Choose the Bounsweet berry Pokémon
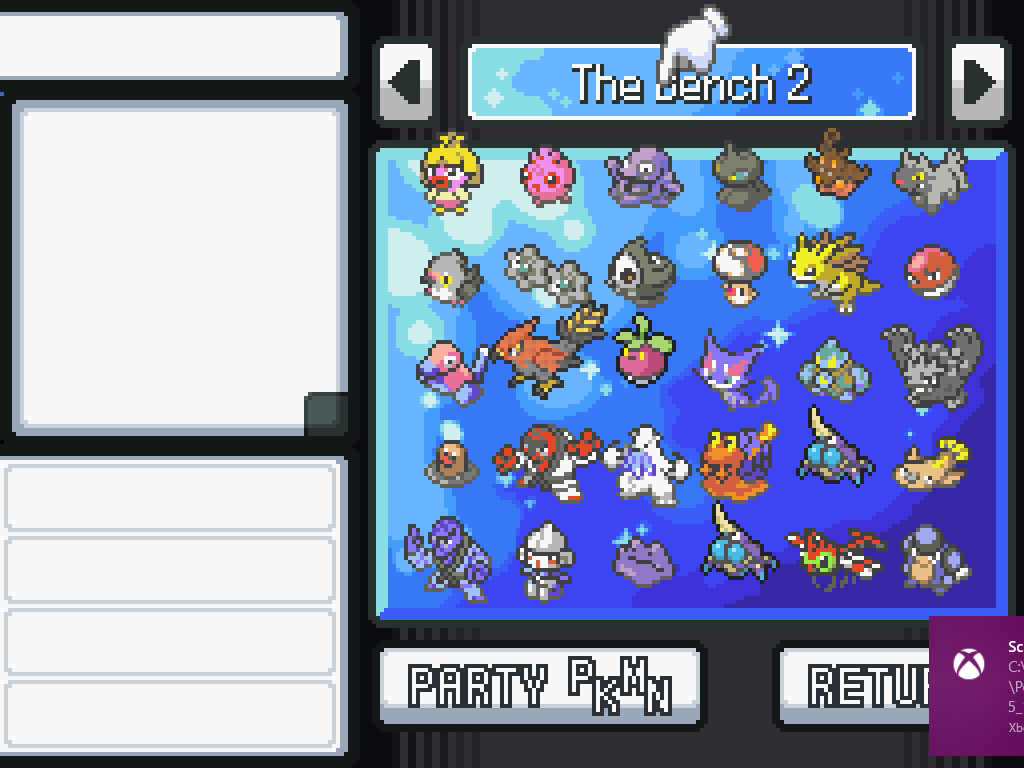The height and width of the screenshot is (768, 1024). point(644,353)
